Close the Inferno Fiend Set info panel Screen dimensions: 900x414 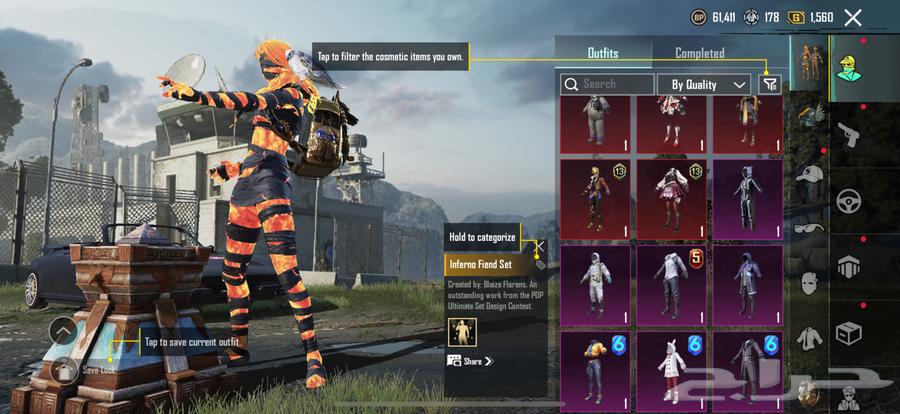(539, 247)
